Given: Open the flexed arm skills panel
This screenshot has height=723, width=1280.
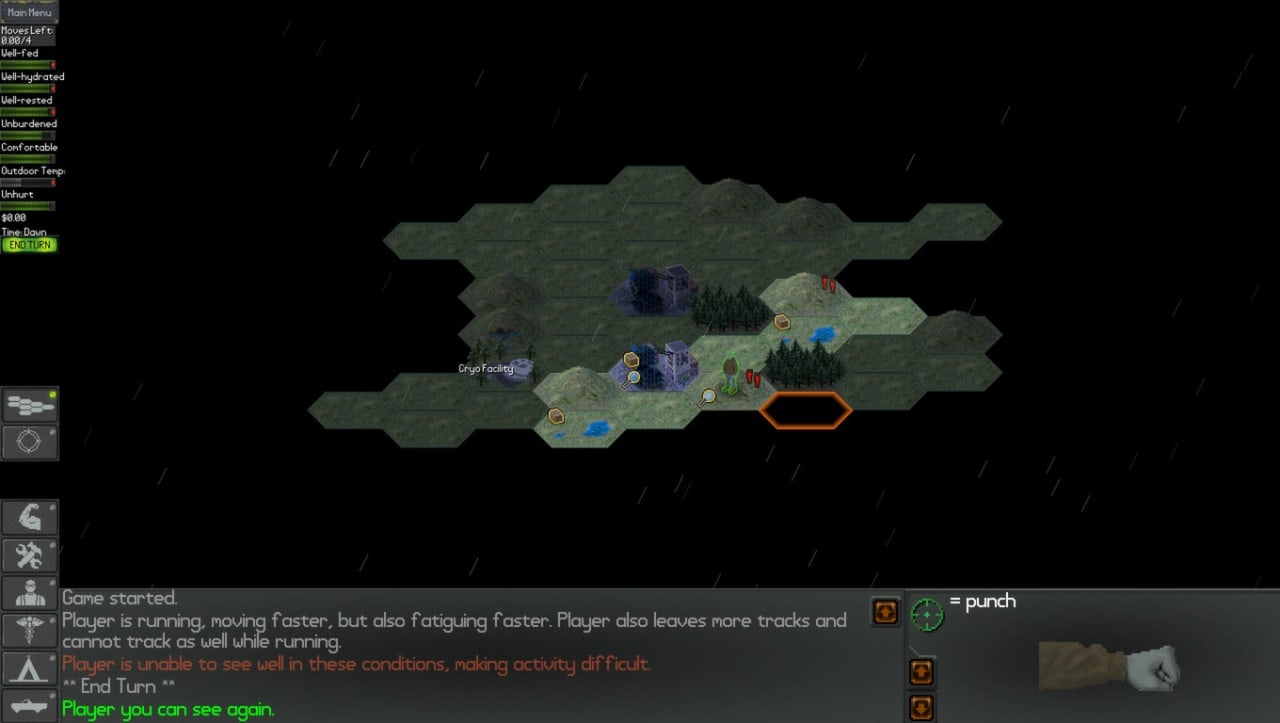Looking at the screenshot, I should 30,517.
